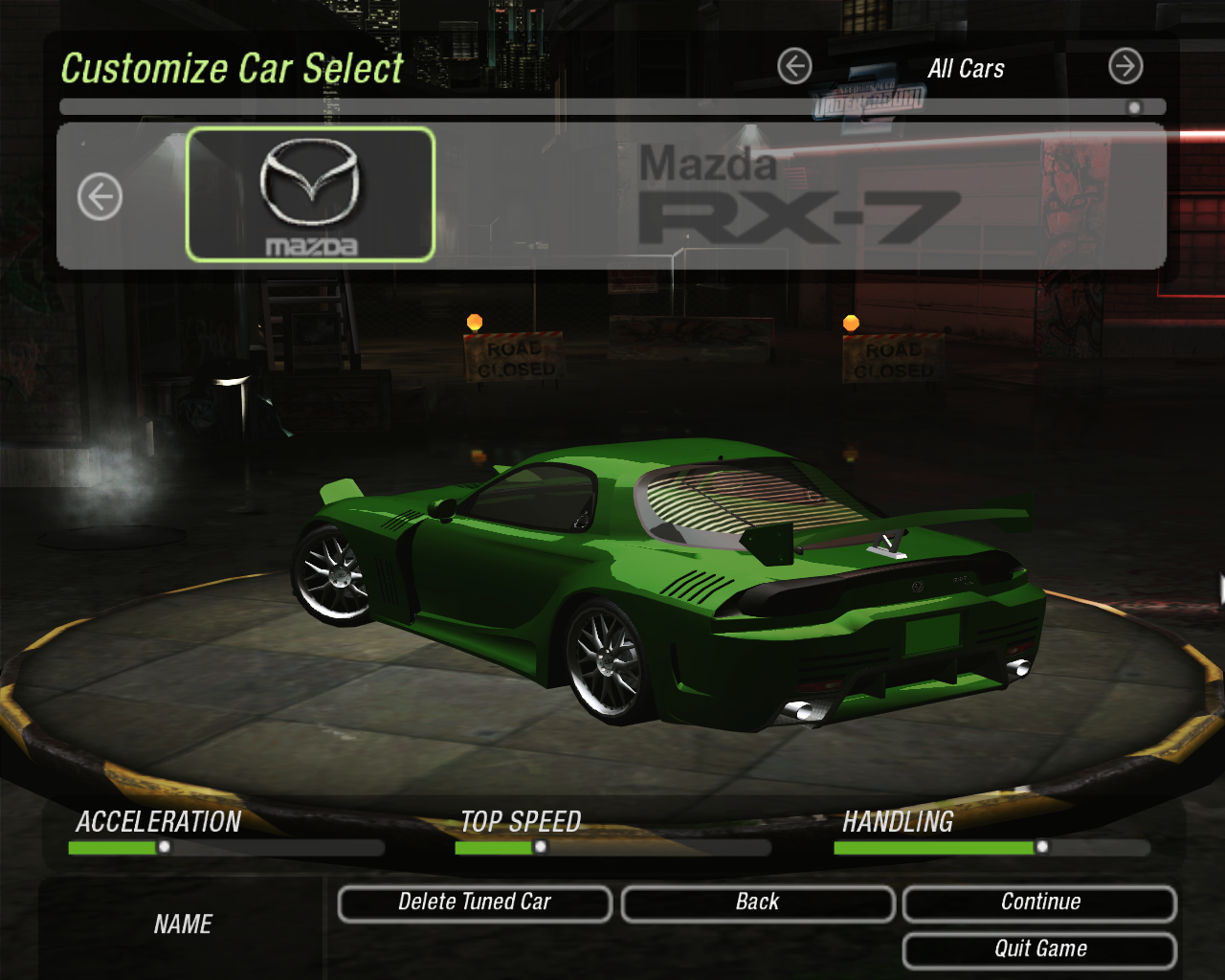This screenshot has width=1225, height=980.
Task: Click the car list scrollbar handle
Action: point(1134,107)
